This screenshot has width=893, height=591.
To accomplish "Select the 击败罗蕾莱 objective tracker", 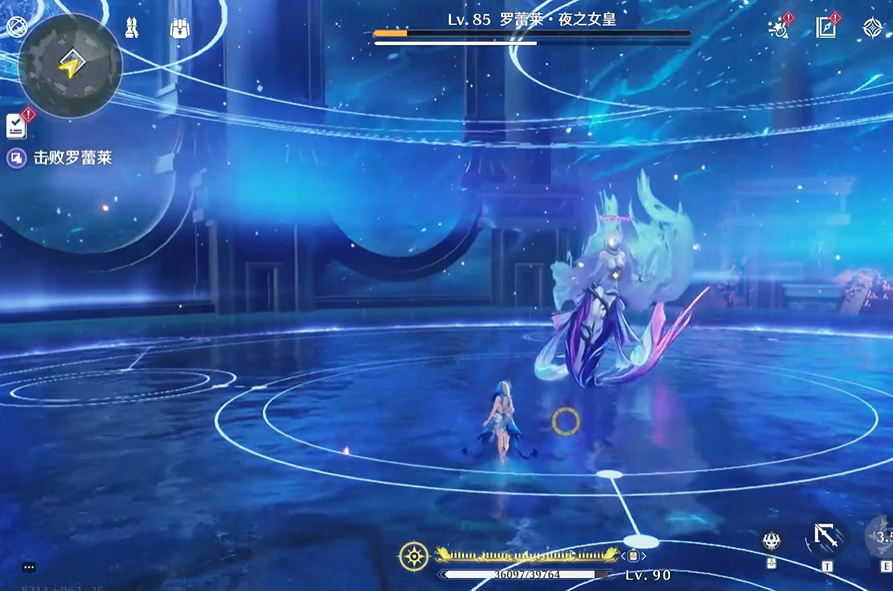I will (x=60, y=158).
